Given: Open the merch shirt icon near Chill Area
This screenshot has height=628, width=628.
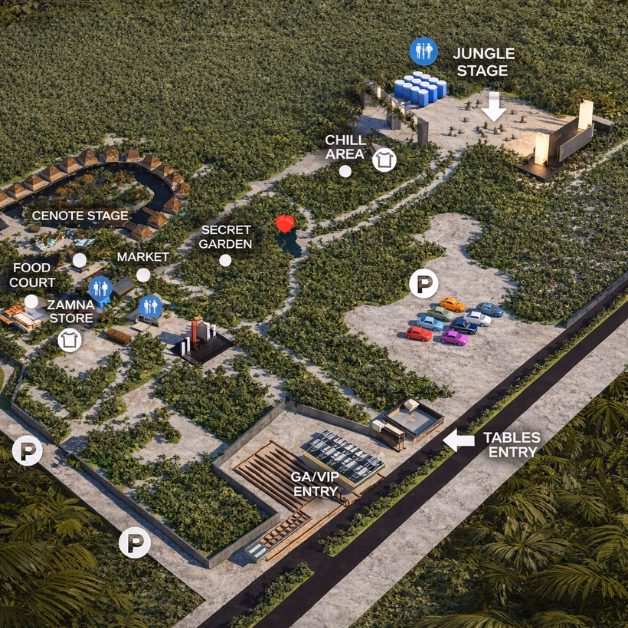Looking at the screenshot, I should [x=384, y=159].
